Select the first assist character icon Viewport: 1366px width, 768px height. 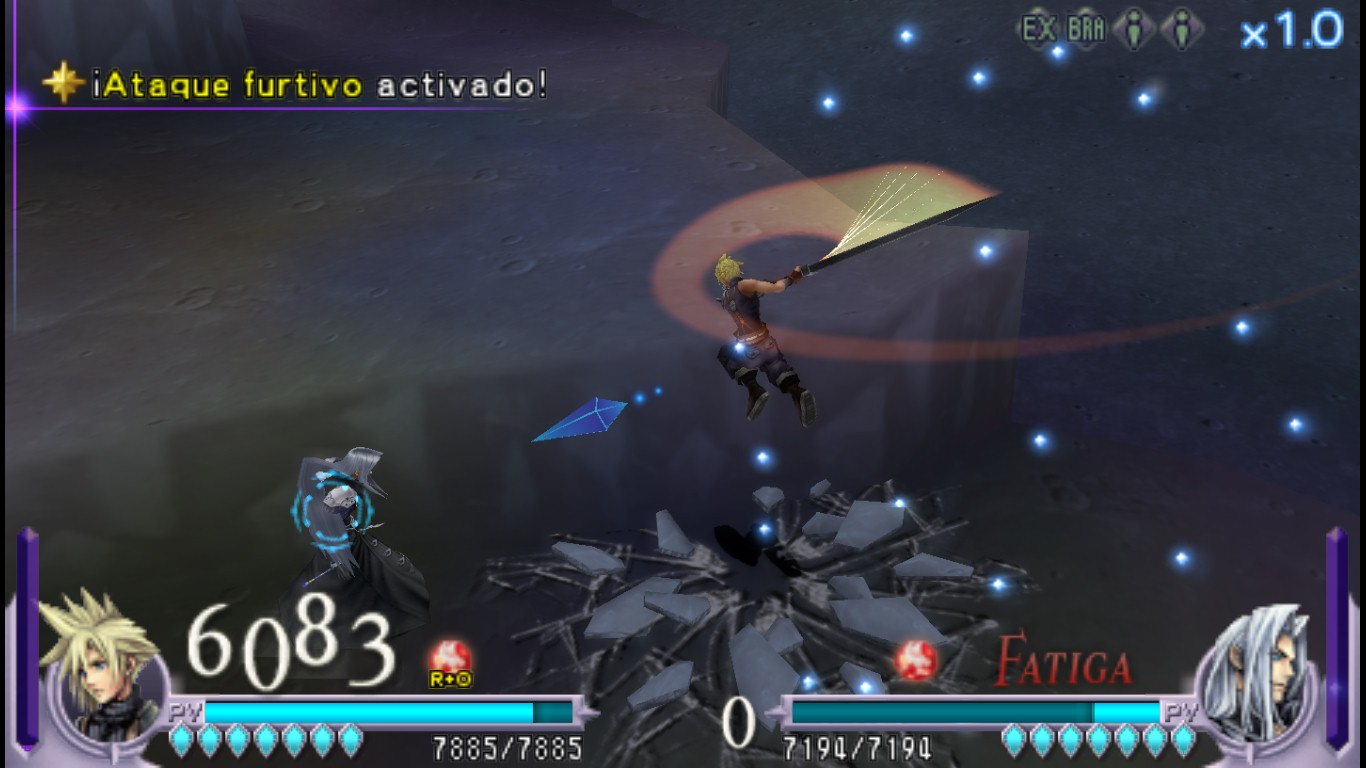(x=1135, y=27)
